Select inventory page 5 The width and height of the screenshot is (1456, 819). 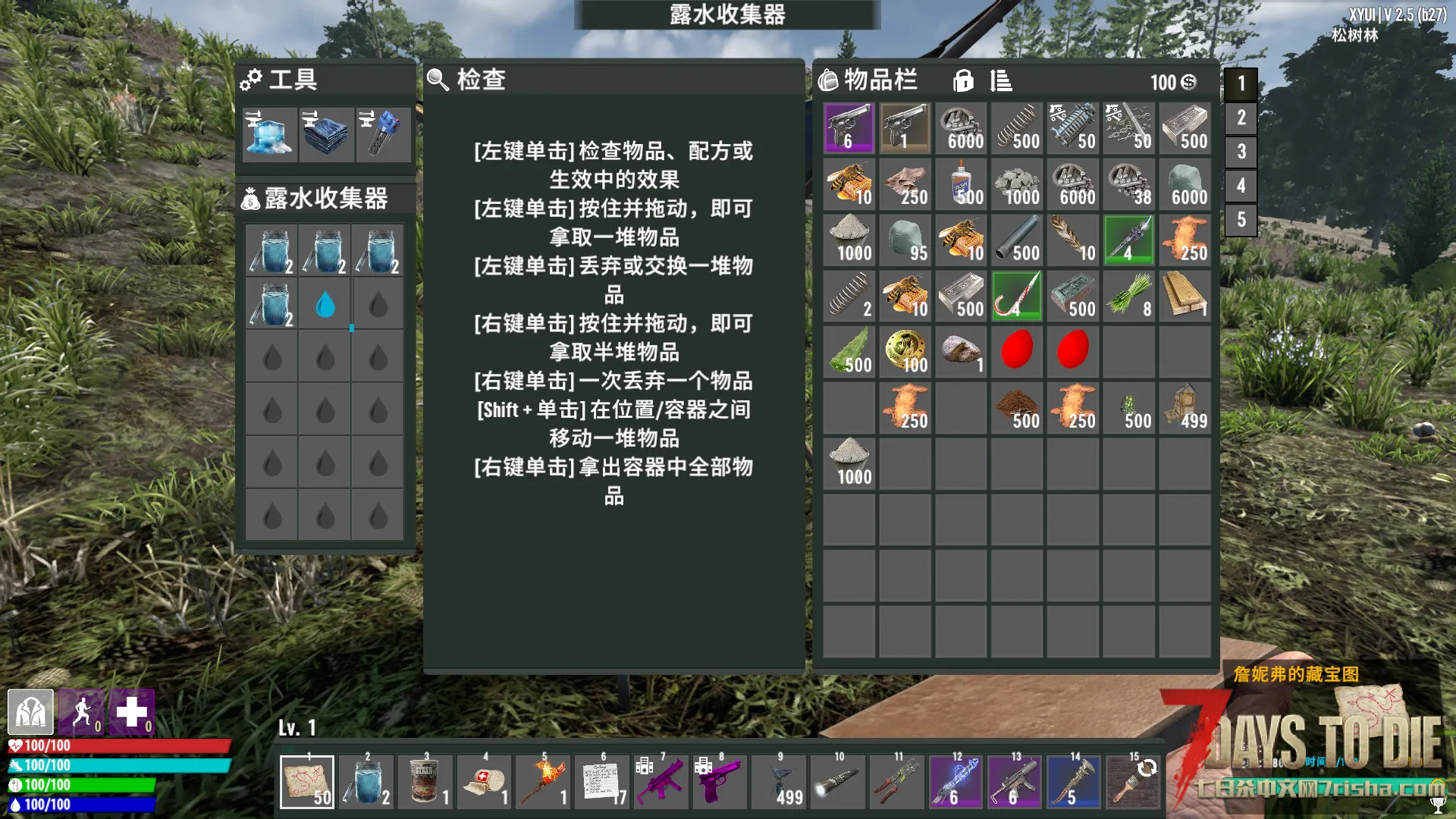[1241, 220]
